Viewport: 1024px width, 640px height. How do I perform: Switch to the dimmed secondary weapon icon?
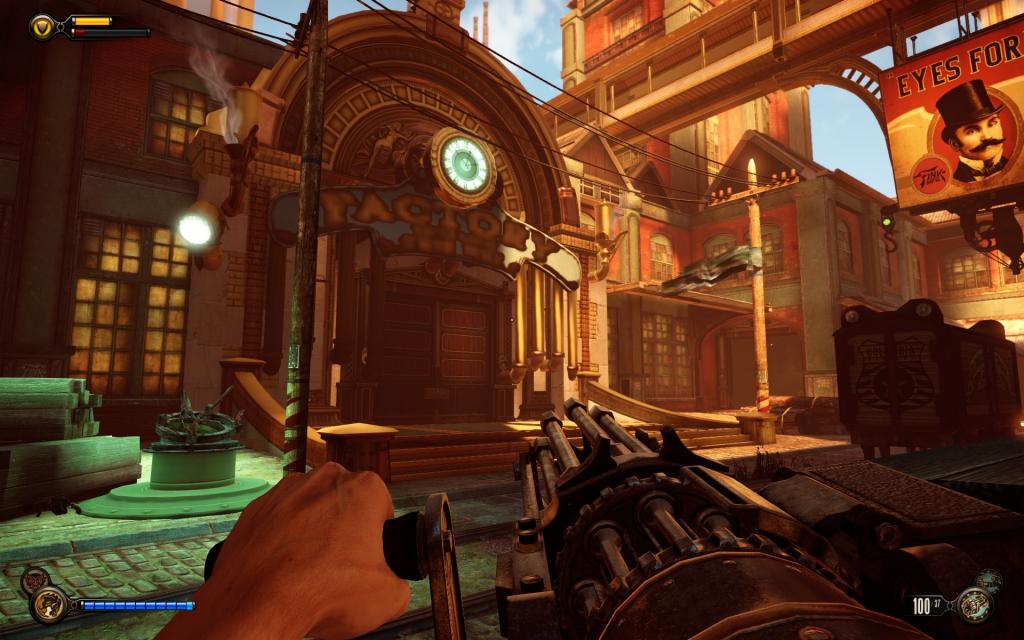click(990, 580)
